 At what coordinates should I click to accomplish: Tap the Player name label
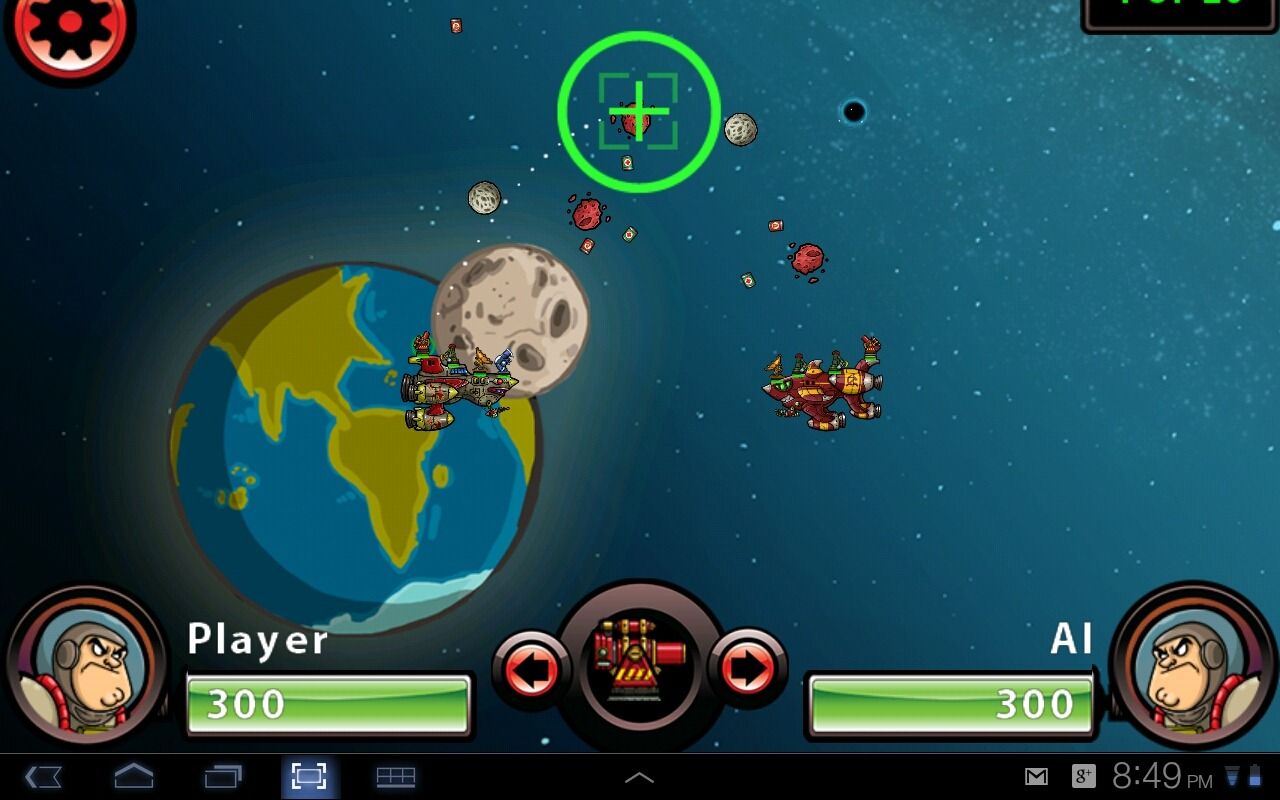pos(258,640)
